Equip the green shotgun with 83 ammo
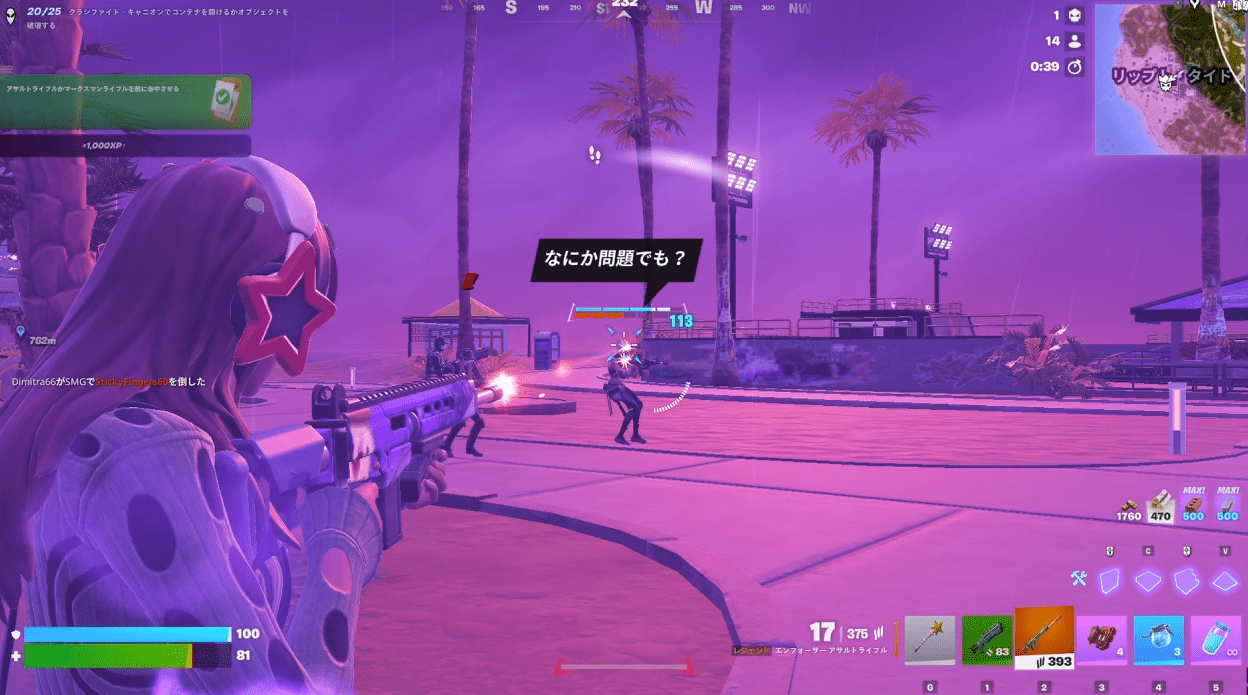The width and height of the screenshot is (1248, 695). (987, 640)
